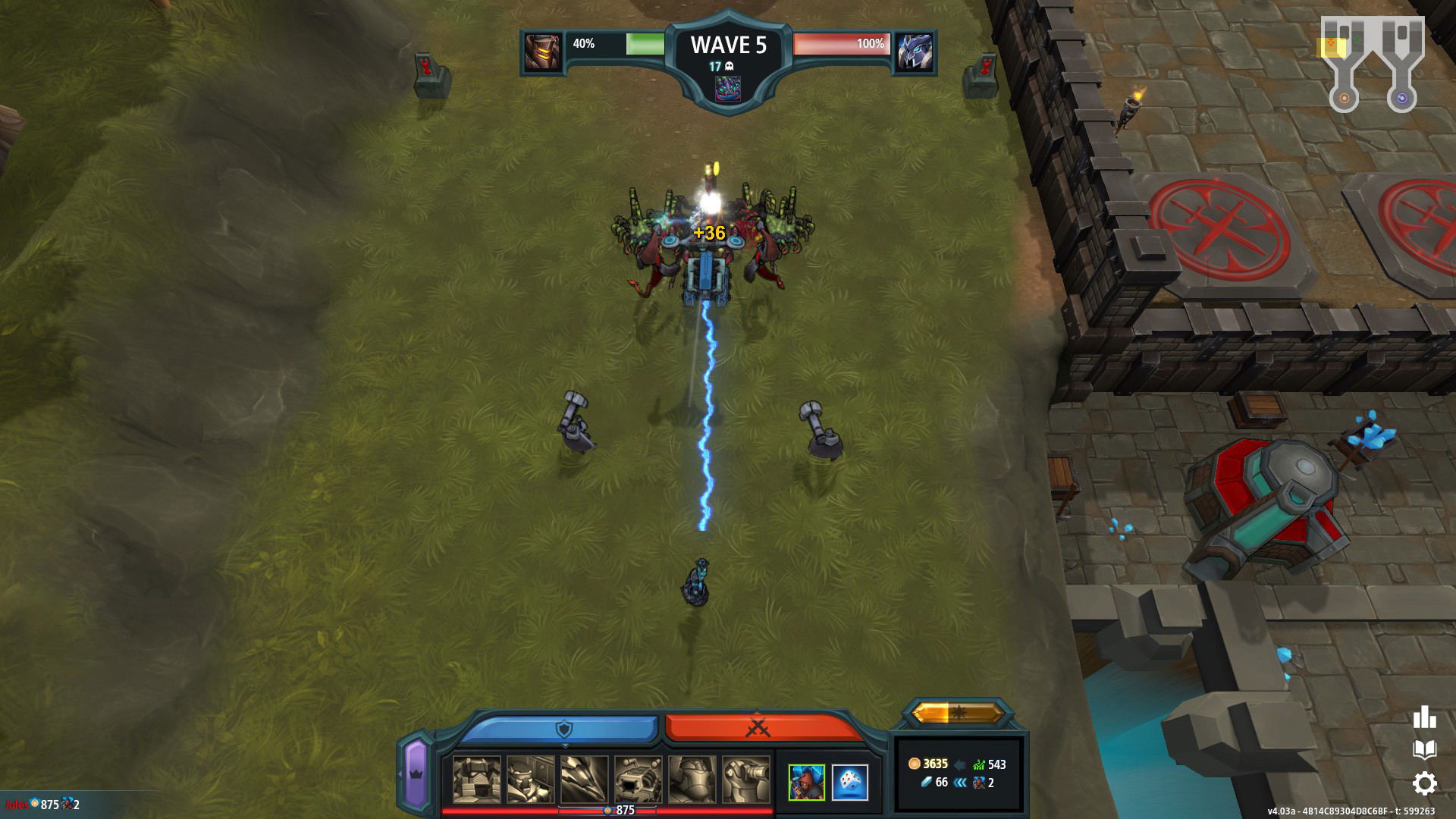Open the purple crown side panel
This screenshot has height=819, width=1456.
[x=416, y=773]
